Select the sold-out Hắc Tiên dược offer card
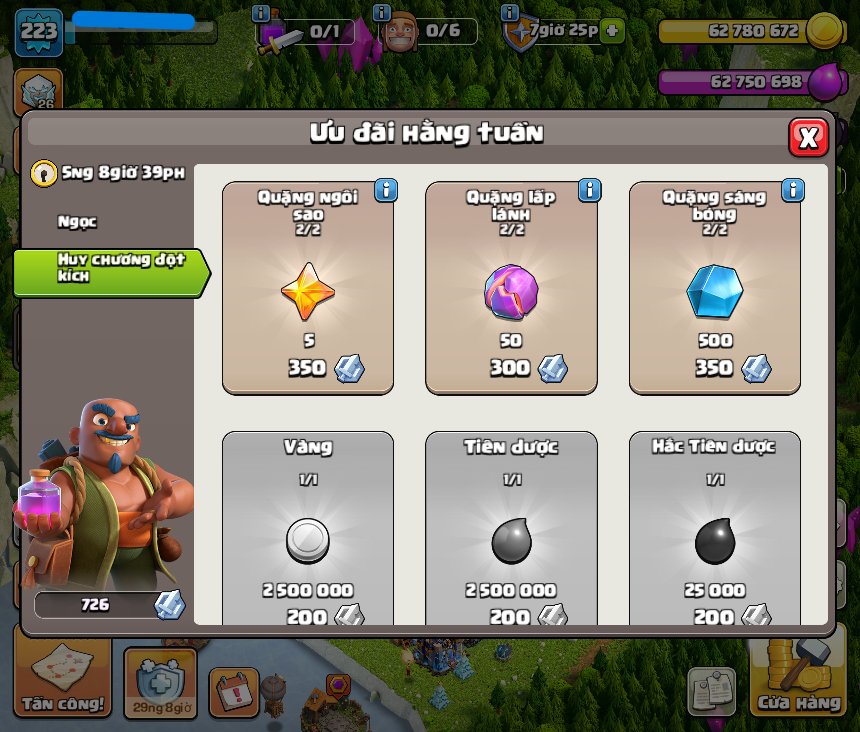The width and height of the screenshot is (860, 732). tap(714, 530)
